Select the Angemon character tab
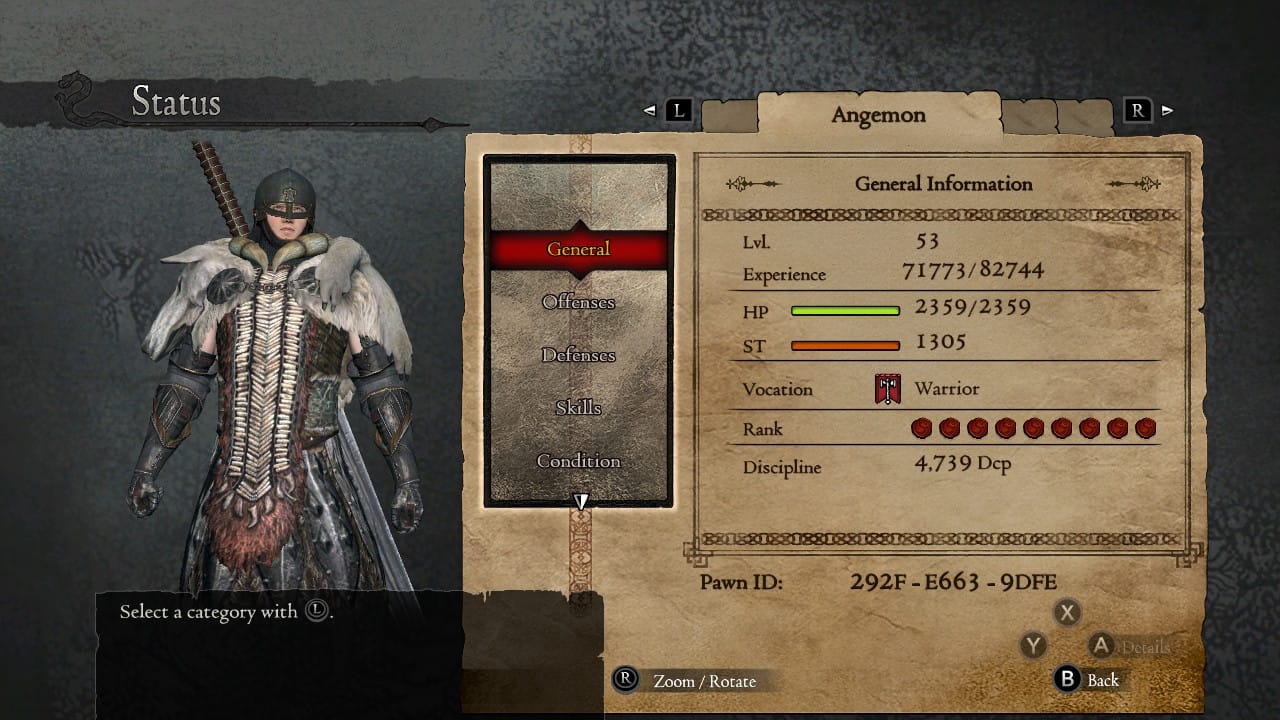Screen dimensions: 1280x720 pyautogui.click(x=878, y=114)
